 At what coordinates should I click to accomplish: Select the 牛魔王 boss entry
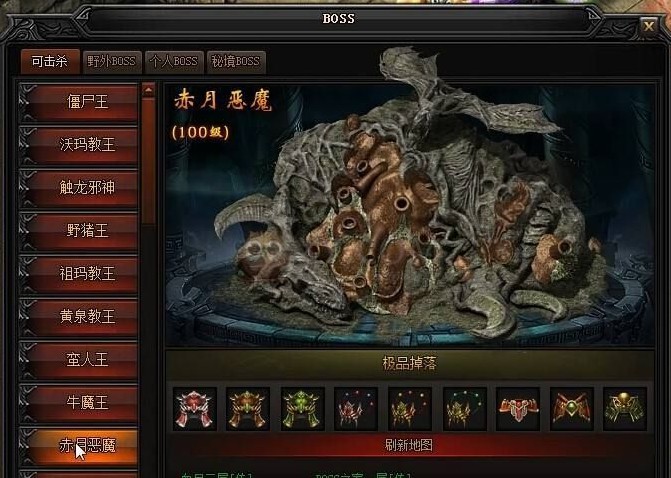[x=87, y=402]
